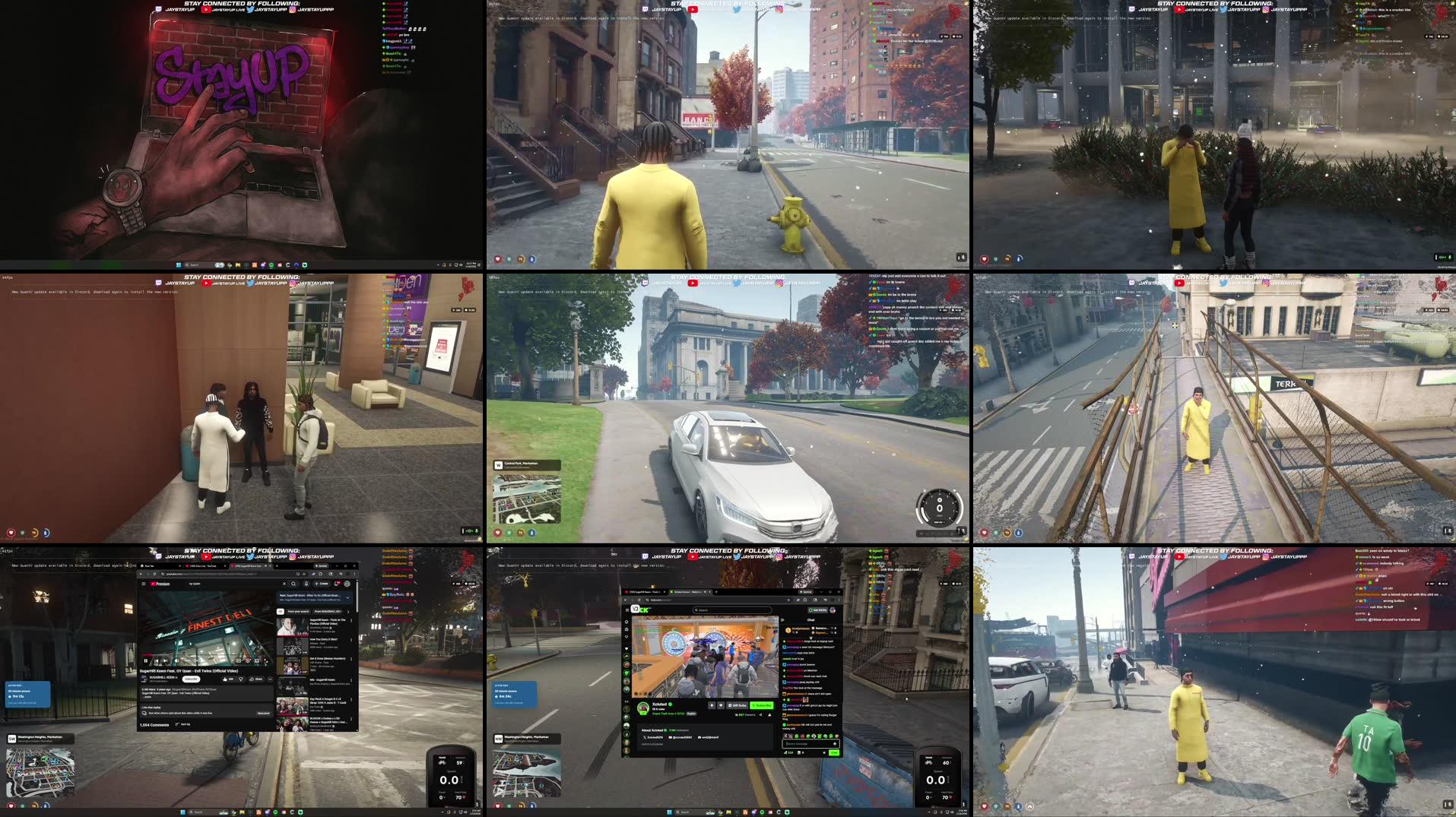Click the emote icon in the Kick chat box
1456x817 pixels.
tap(836, 743)
